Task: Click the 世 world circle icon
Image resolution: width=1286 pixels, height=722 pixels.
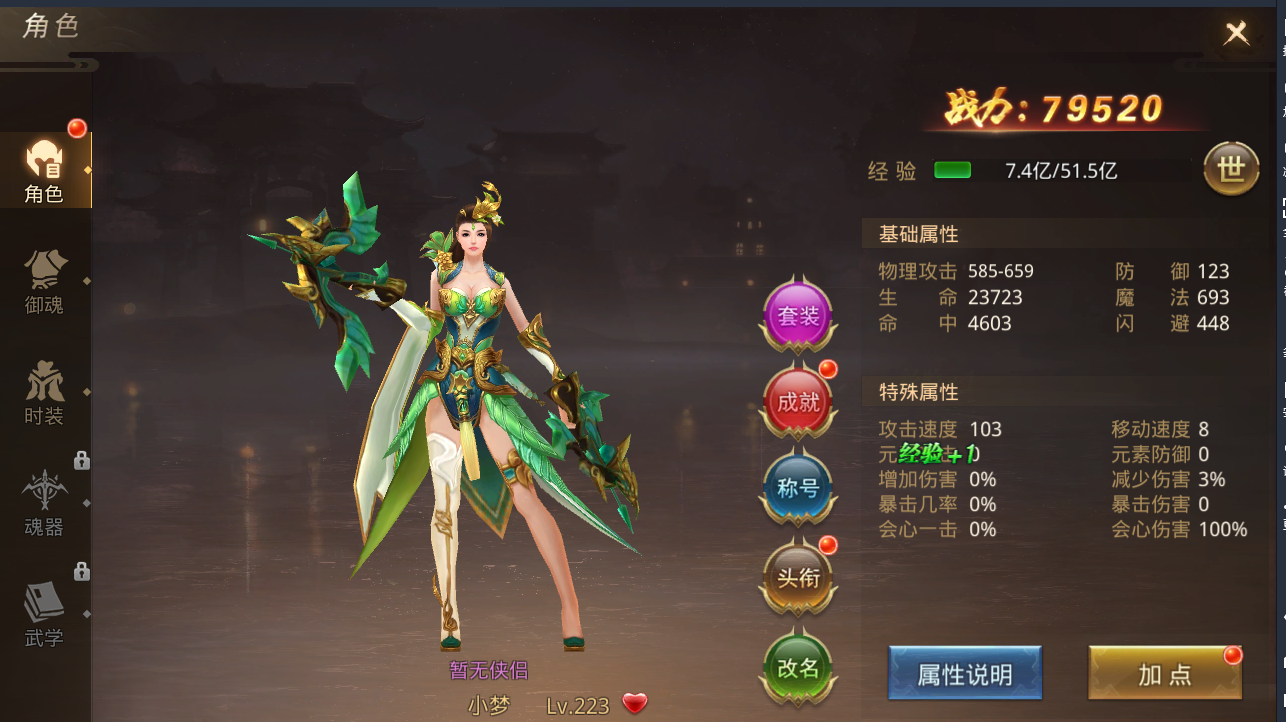Action: tap(1231, 170)
